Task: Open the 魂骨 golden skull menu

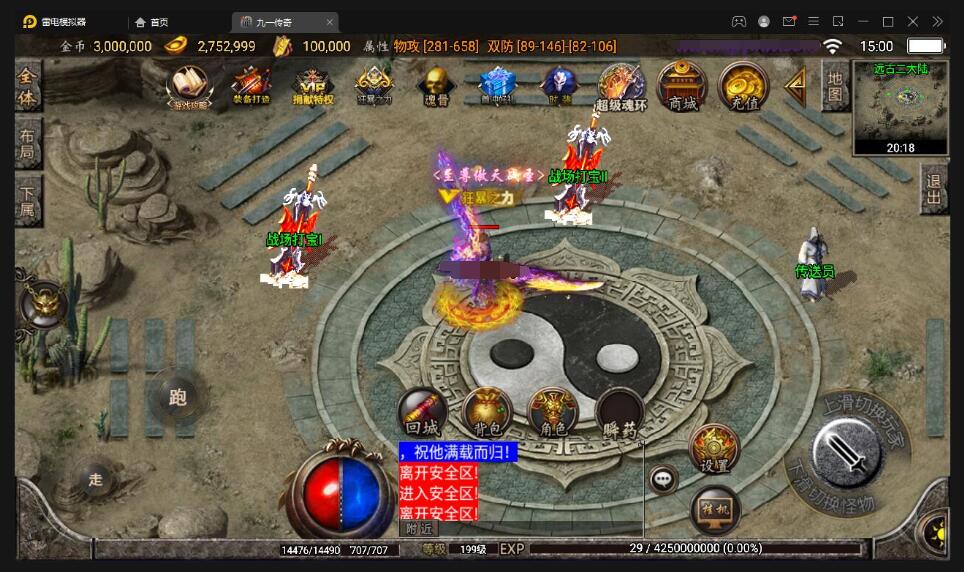Action: point(435,85)
